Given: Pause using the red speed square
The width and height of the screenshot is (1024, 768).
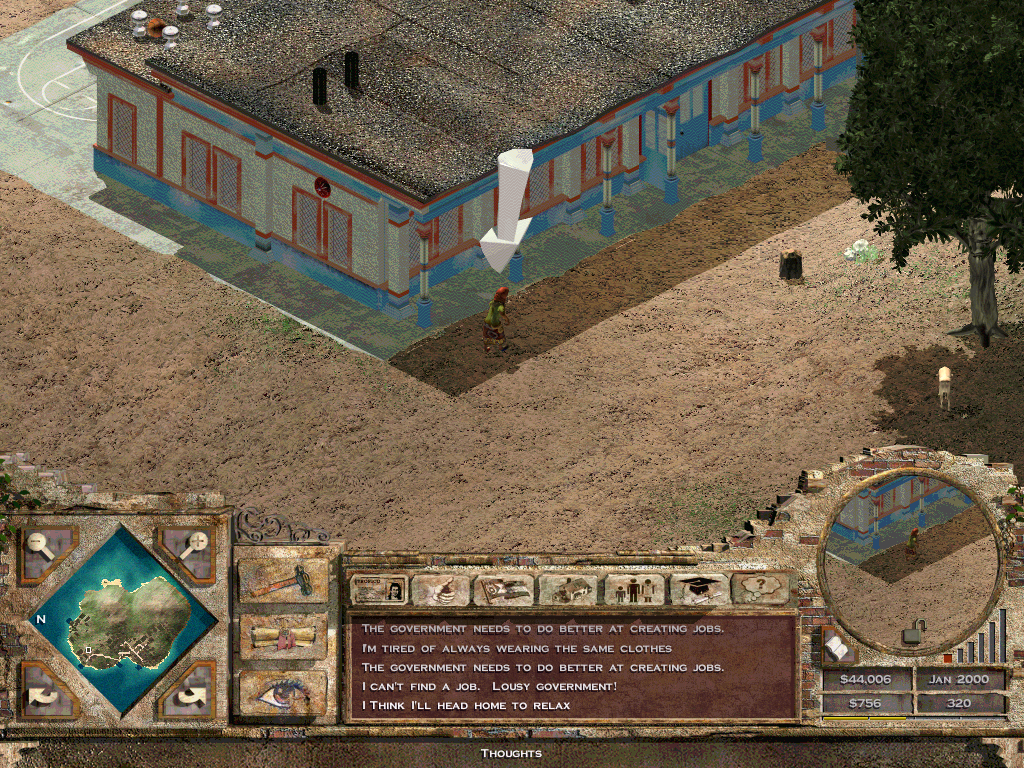Looking at the screenshot, I should pyautogui.click(x=948, y=659).
